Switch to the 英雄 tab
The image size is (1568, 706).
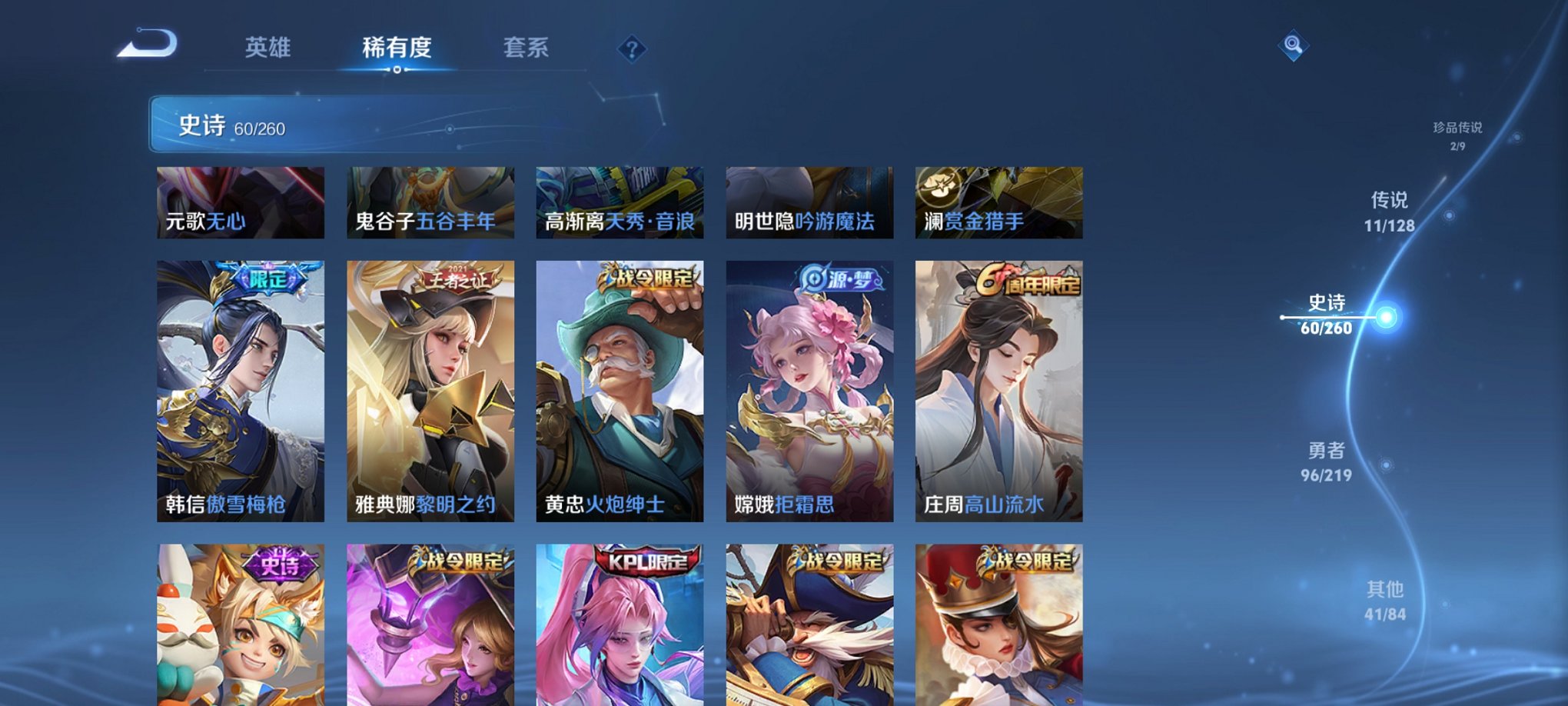269,48
